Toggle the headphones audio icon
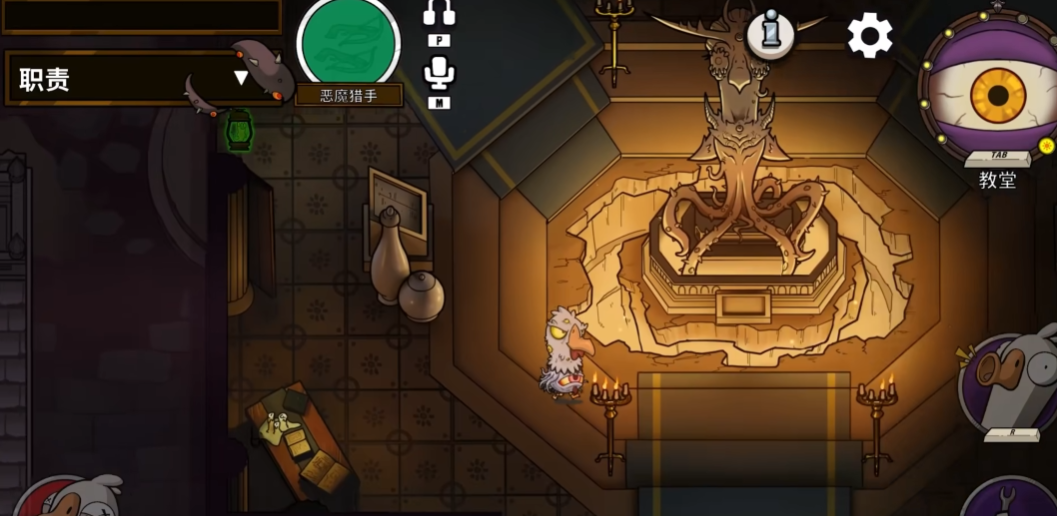The height and width of the screenshot is (516, 1057). click(x=438, y=13)
